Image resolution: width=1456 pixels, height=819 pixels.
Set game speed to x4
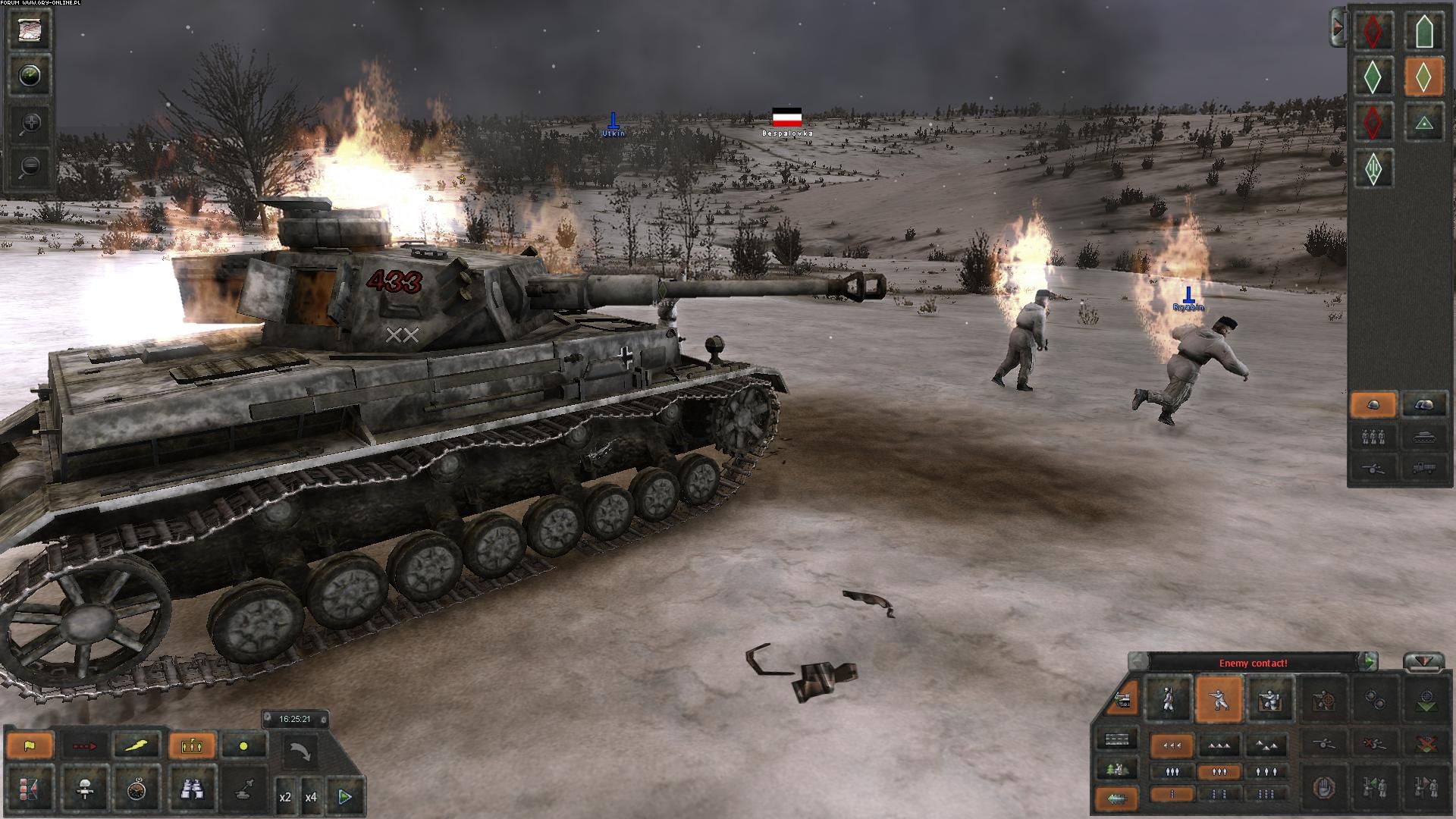311,797
